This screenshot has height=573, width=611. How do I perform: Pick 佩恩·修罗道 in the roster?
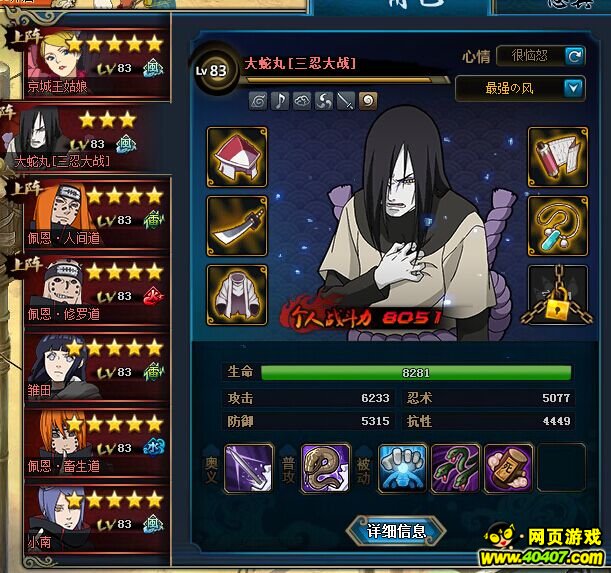(x=89, y=289)
